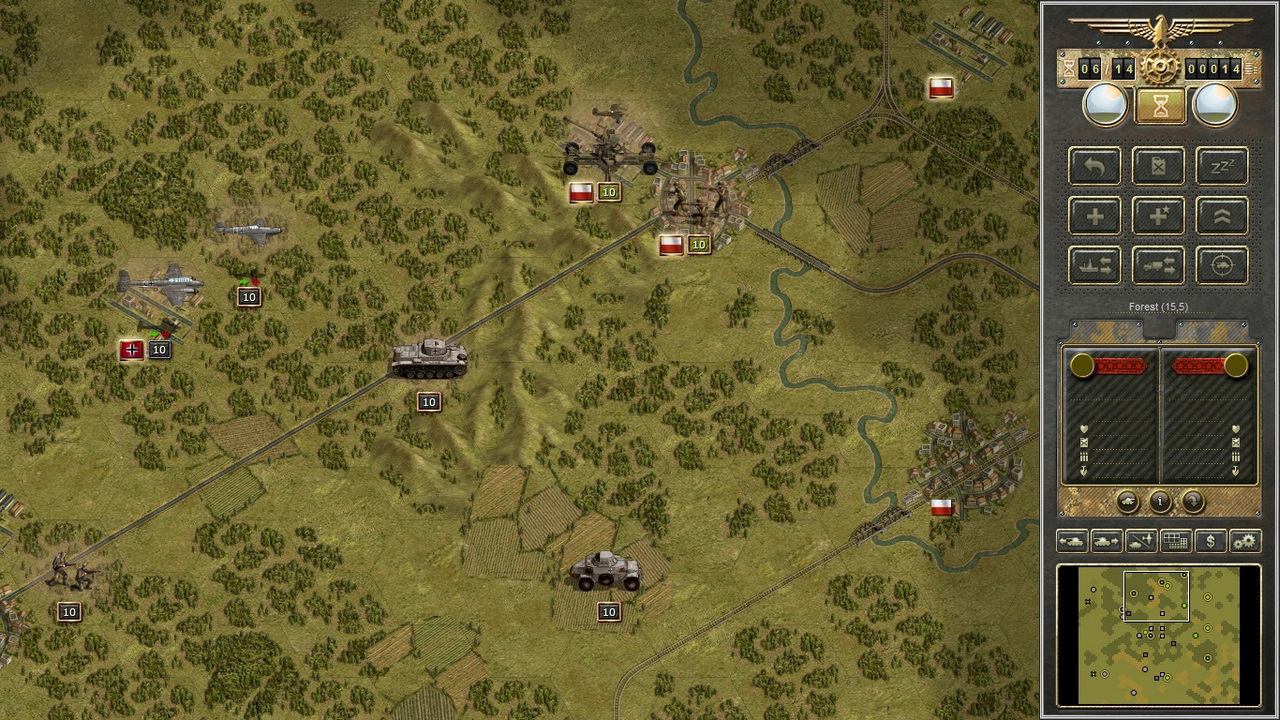The image size is (1280, 720).
Task: Switch between air and ground view
Action: 1141,541
